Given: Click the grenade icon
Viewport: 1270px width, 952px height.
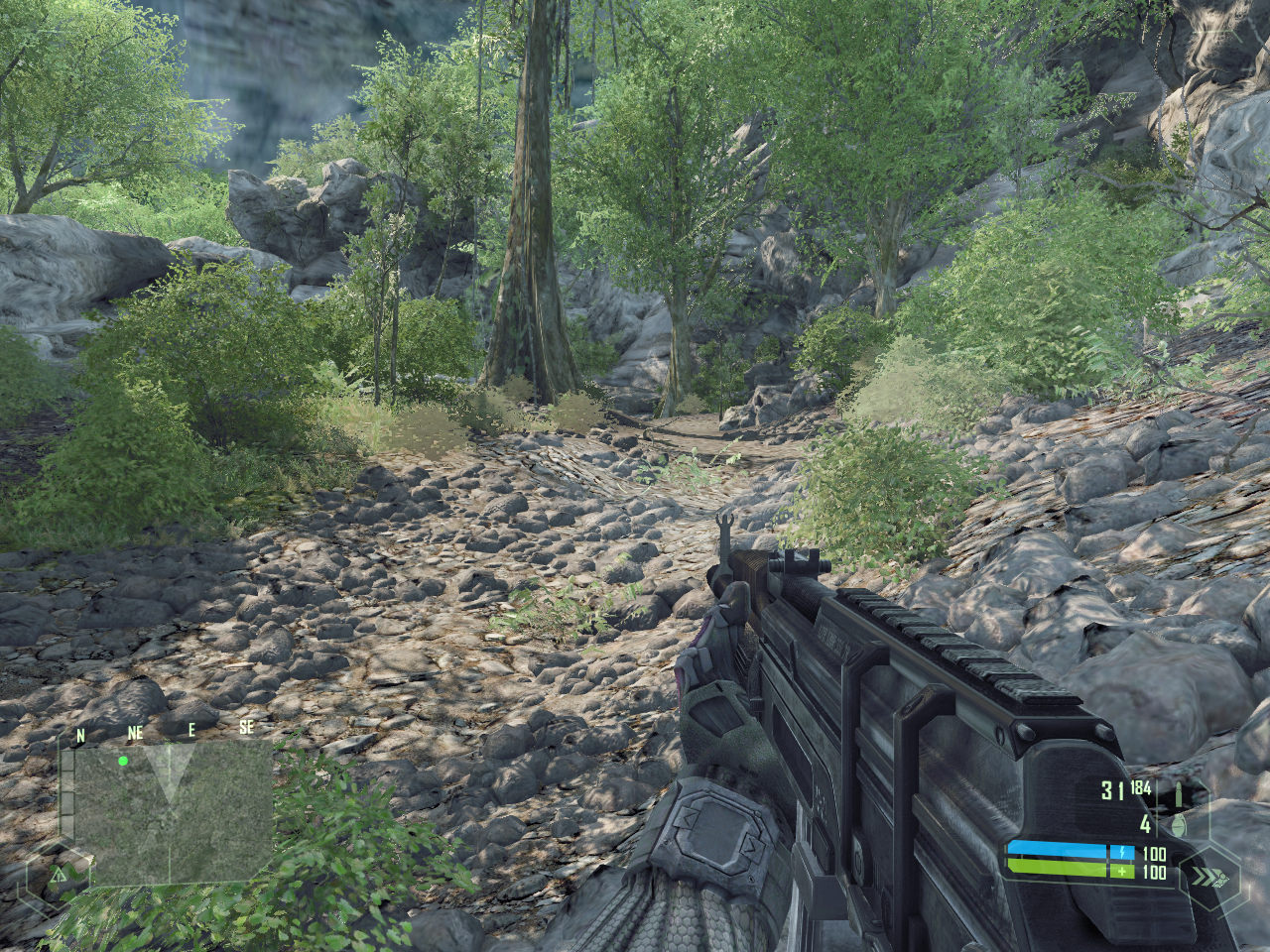Looking at the screenshot, I should (1180, 825).
